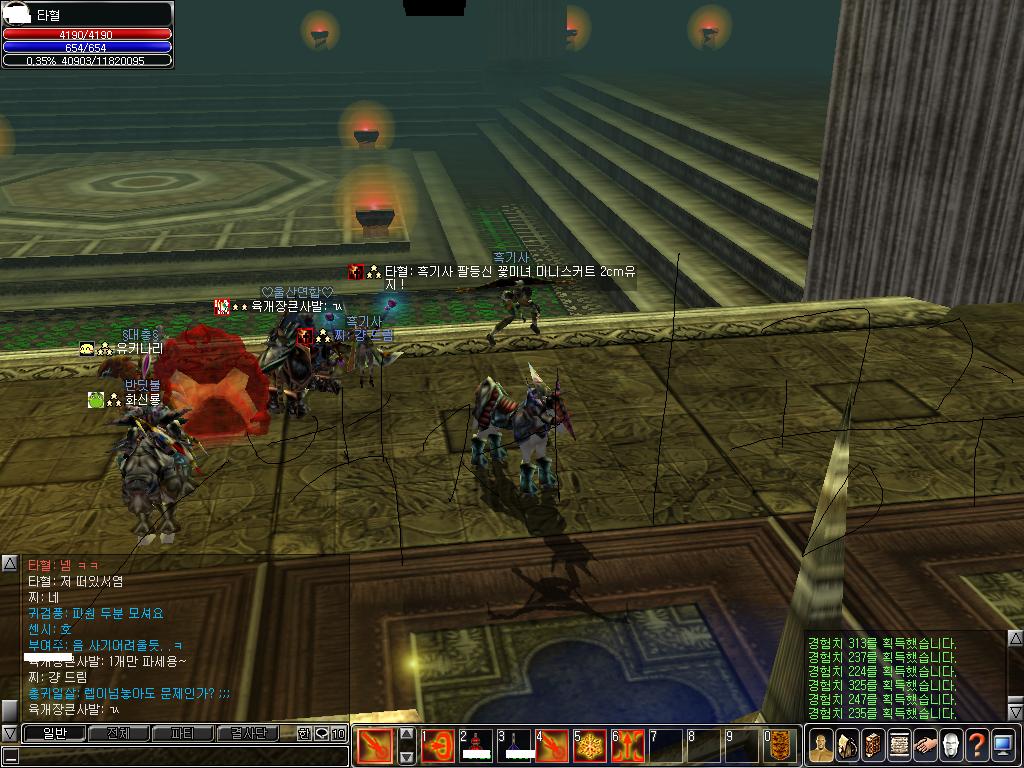The image size is (1024, 768).
Task: Use the red potion in slot 2
Action: (x=477, y=746)
